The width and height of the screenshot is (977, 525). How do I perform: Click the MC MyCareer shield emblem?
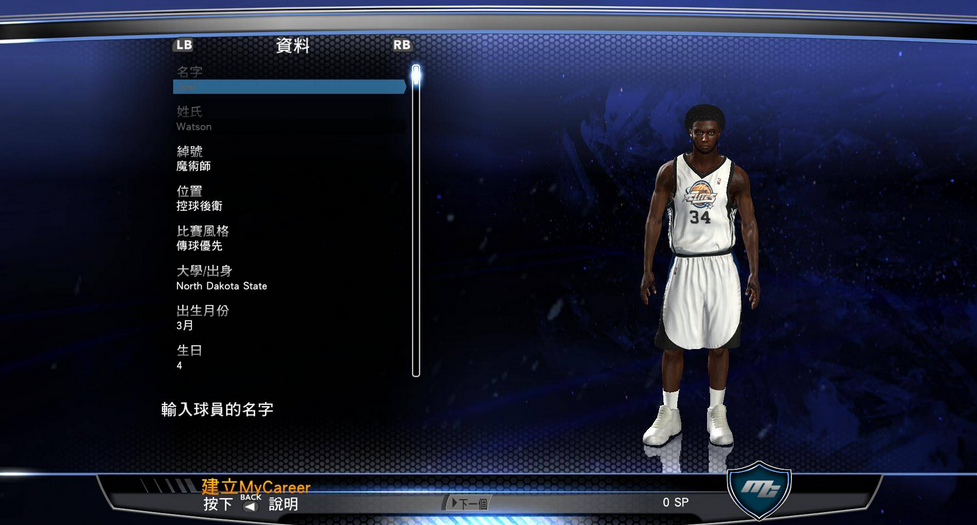click(x=759, y=489)
